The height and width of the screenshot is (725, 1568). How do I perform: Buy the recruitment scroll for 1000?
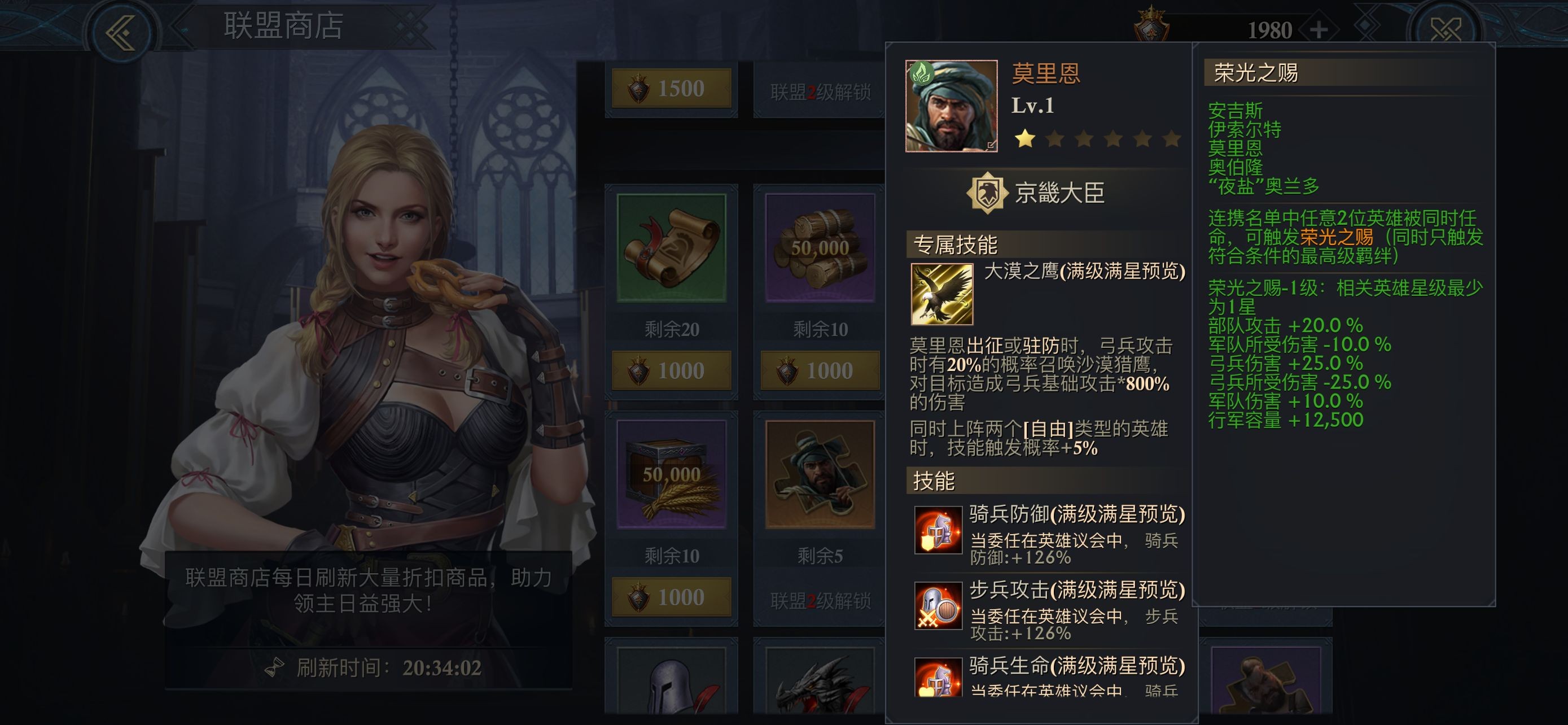tap(671, 370)
